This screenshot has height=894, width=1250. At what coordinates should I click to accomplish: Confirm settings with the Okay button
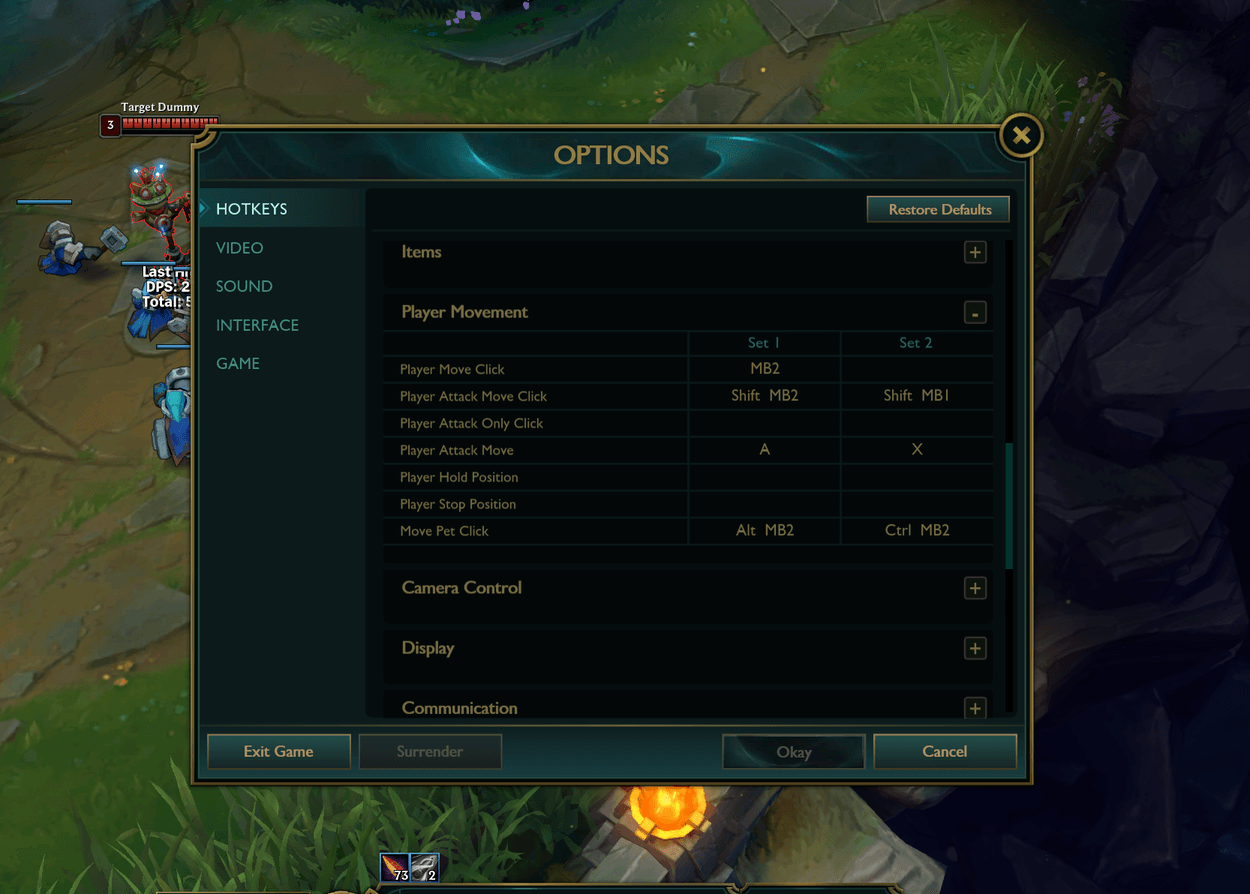pyautogui.click(x=794, y=752)
